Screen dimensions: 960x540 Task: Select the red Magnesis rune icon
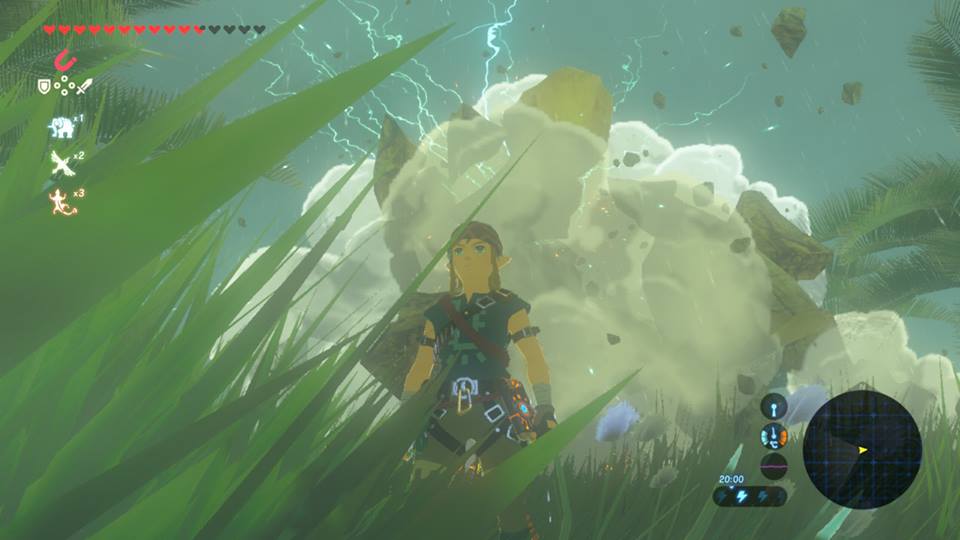tap(63, 60)
